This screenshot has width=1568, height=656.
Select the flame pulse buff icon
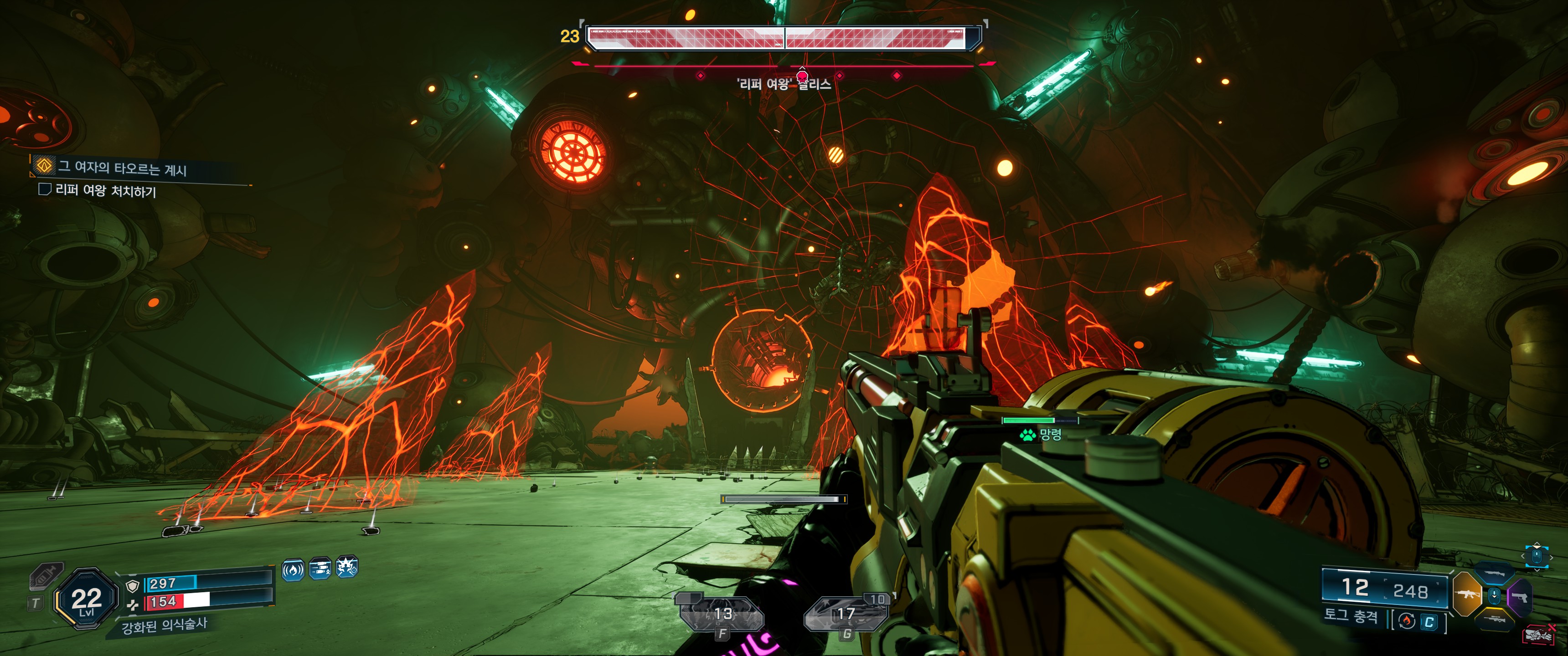(x=293, y=570)
